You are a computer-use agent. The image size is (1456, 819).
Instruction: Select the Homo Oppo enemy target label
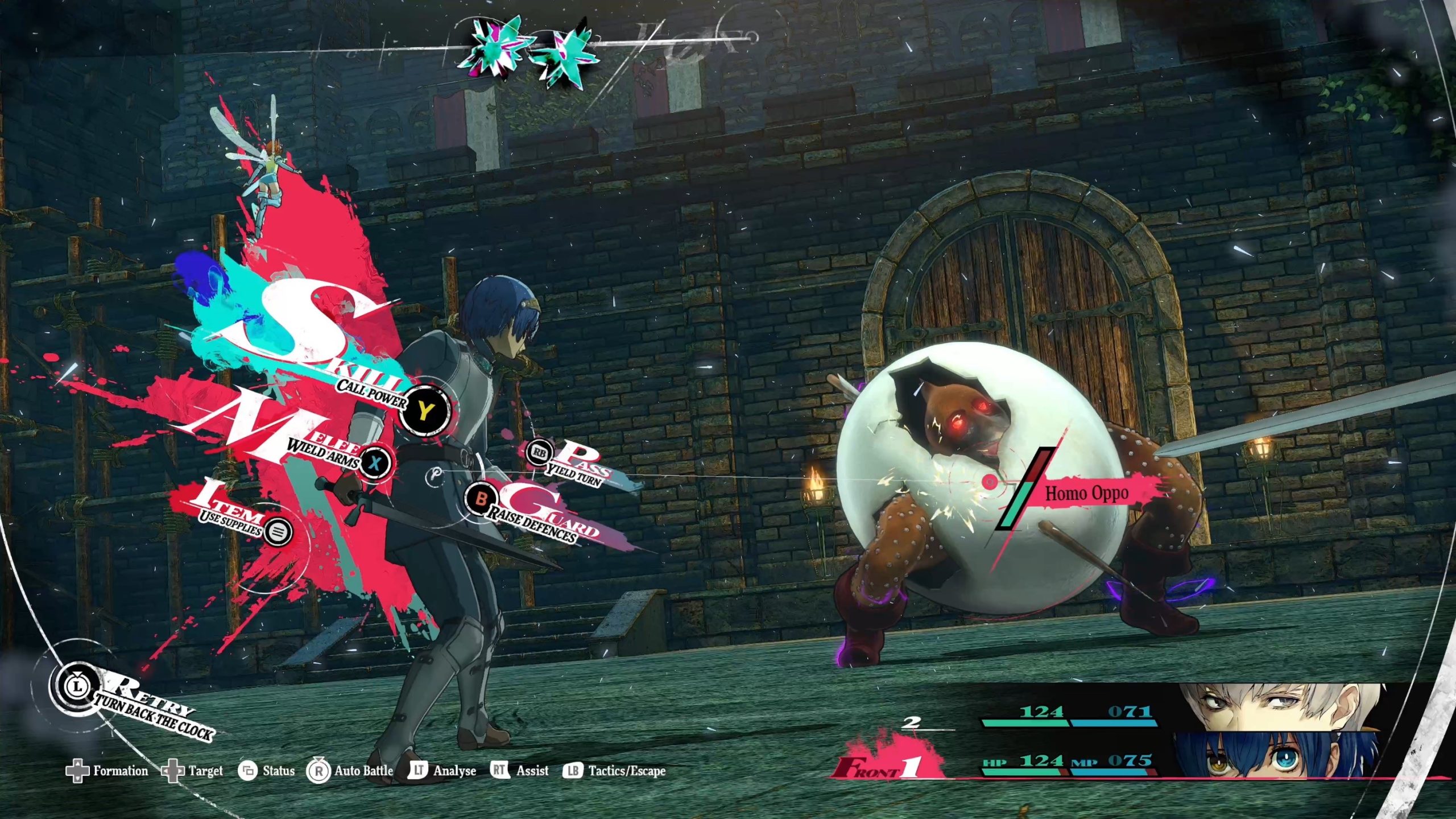(1086, 493)
